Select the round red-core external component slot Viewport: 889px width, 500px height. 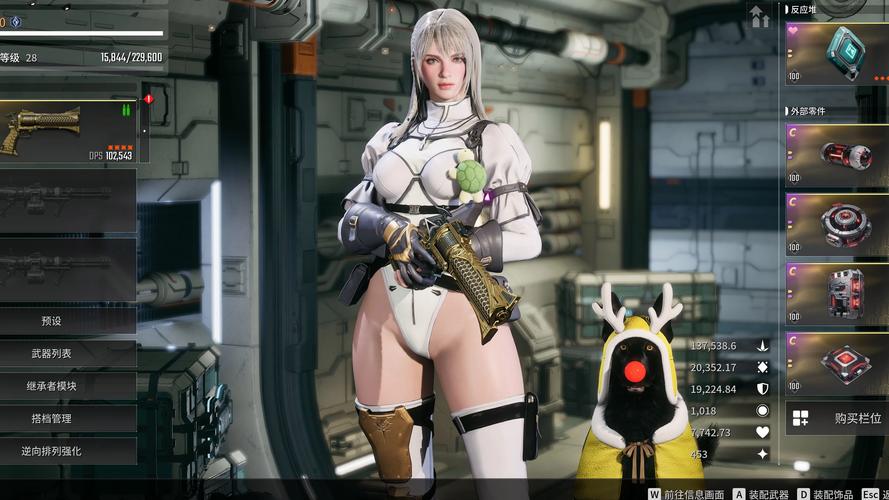837,224
